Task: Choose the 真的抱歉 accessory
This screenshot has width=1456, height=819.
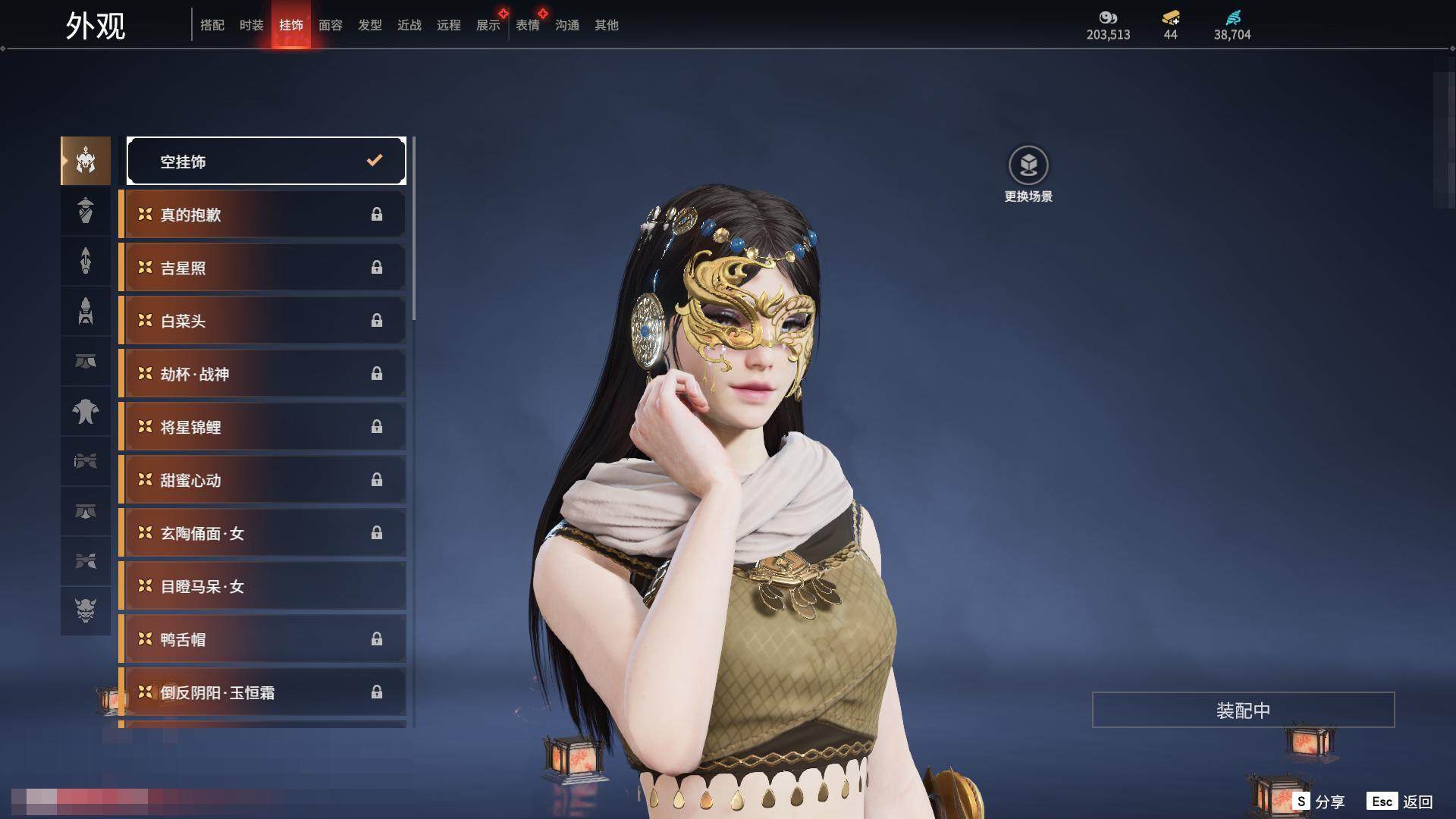Action: click(x=262, y=215)
